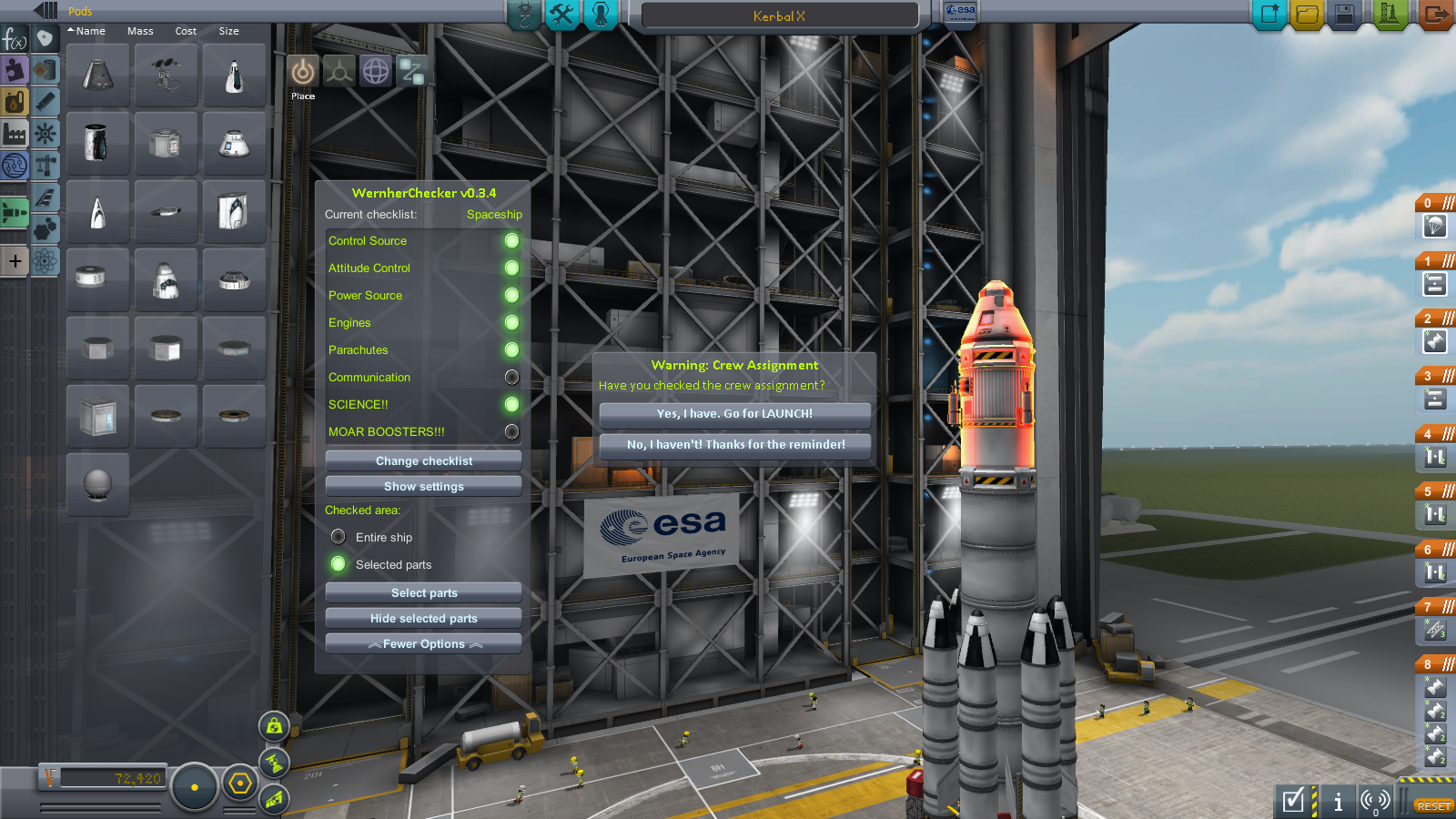Show WernherChecker settings
The image size is (1456, 819).
[x=423, y=487]
